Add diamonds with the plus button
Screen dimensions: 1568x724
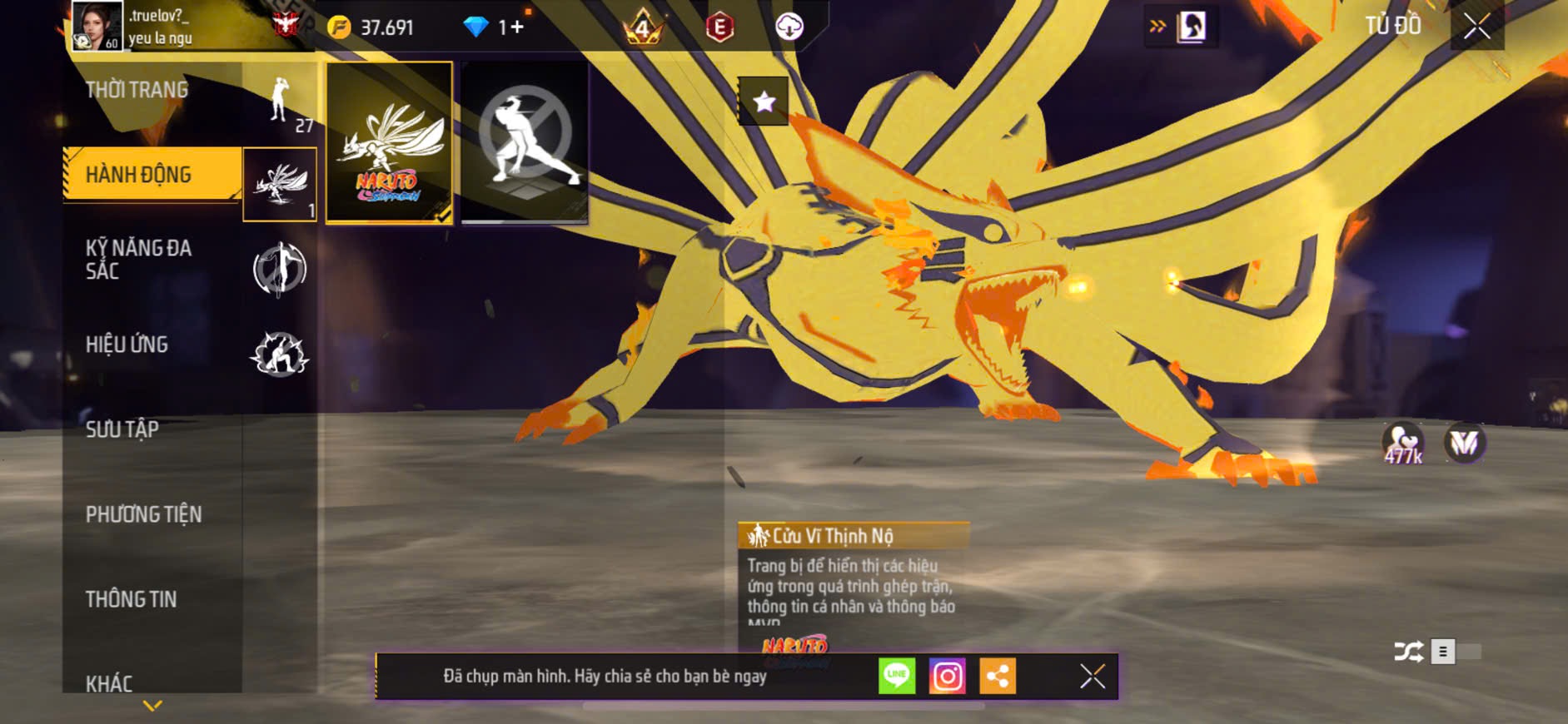tap(517, 27)
